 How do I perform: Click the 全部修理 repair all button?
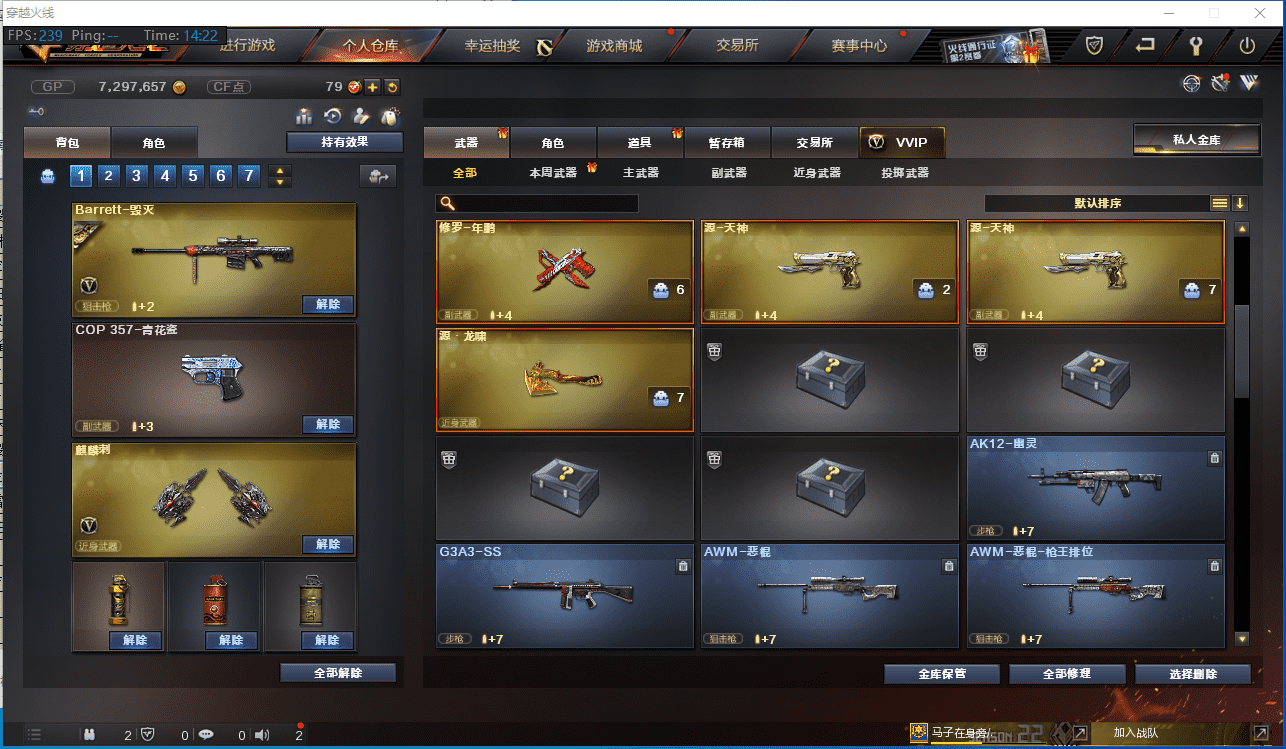[1067, 674]
